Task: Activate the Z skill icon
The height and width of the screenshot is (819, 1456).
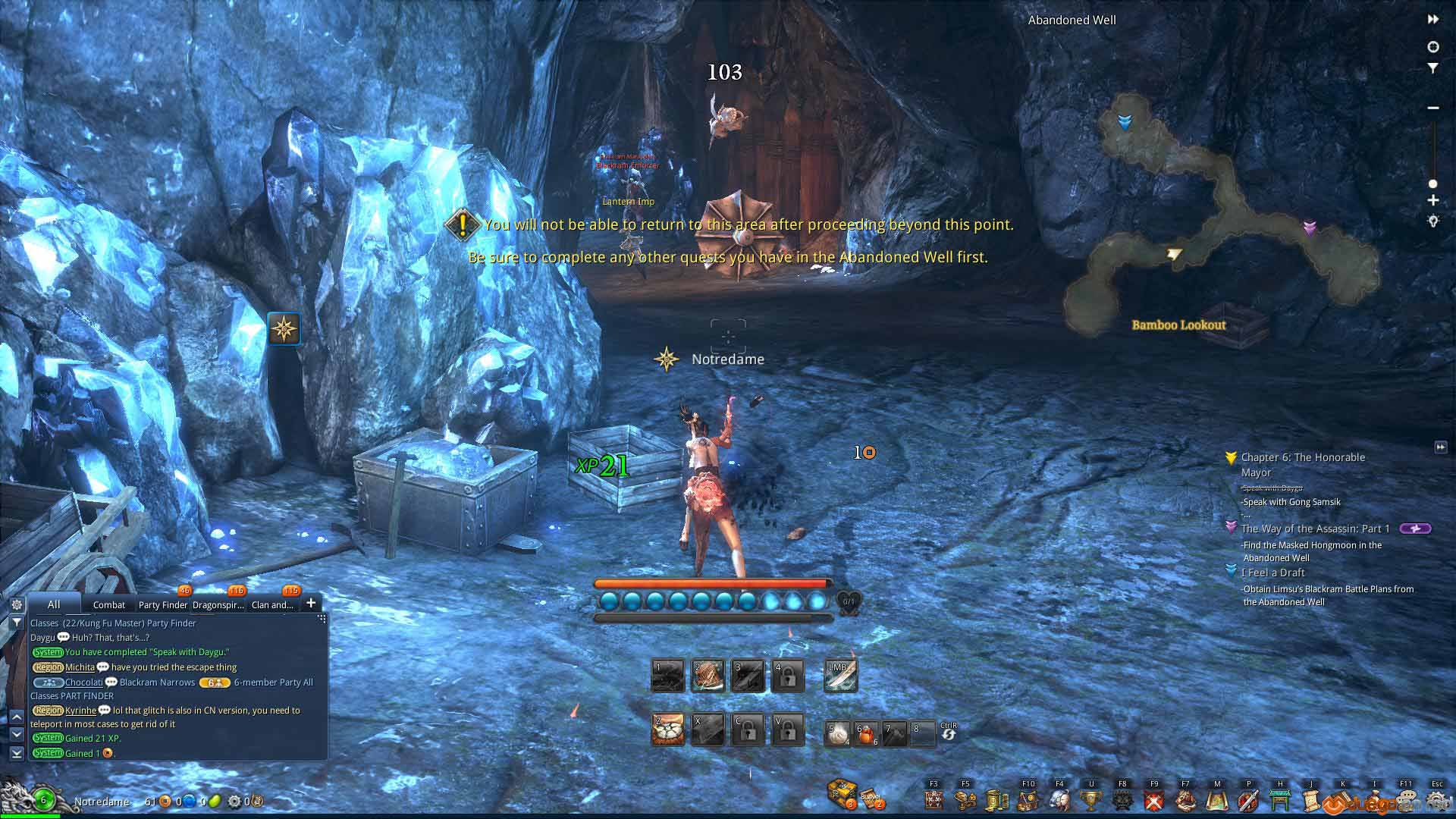Action: point(668,730)
